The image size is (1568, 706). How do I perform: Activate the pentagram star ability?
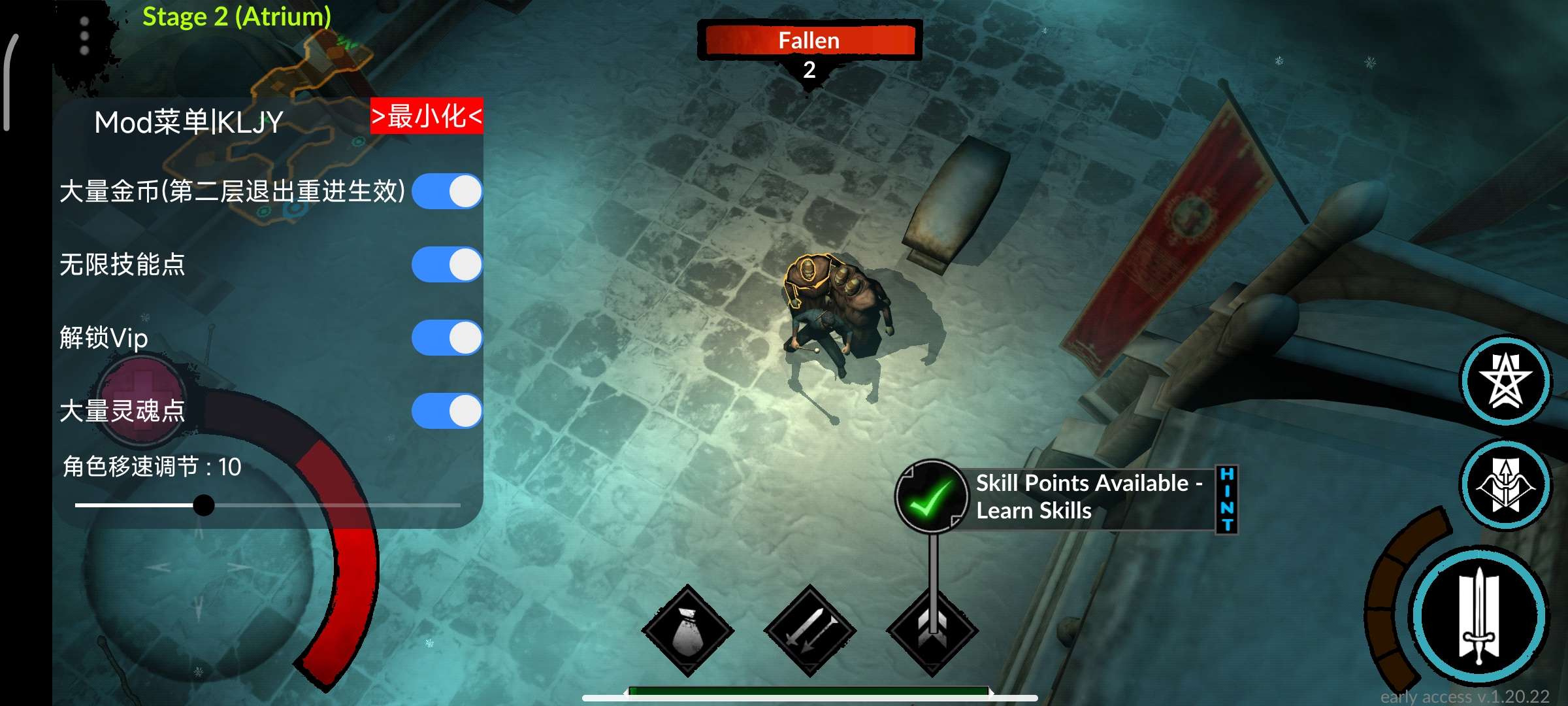coord(1505,380)
